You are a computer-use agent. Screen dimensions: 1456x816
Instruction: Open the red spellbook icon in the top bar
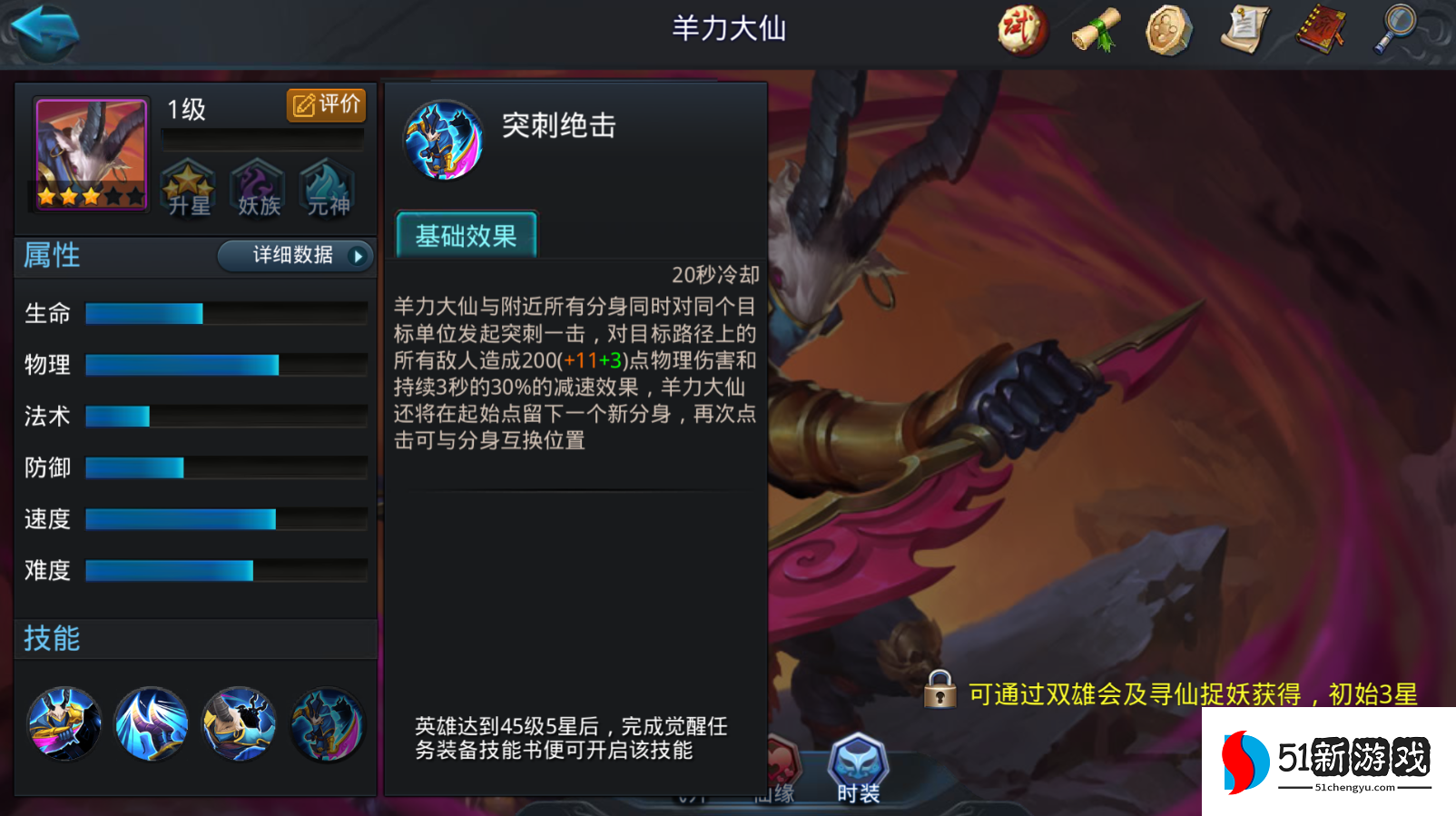[x=1321, y=30]
